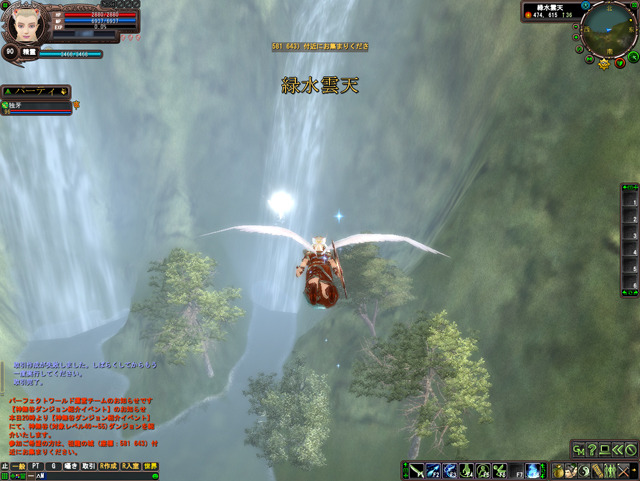Activate the F1 sword skill slot
This screenshot has width=640, height=481.
point(416,471)
